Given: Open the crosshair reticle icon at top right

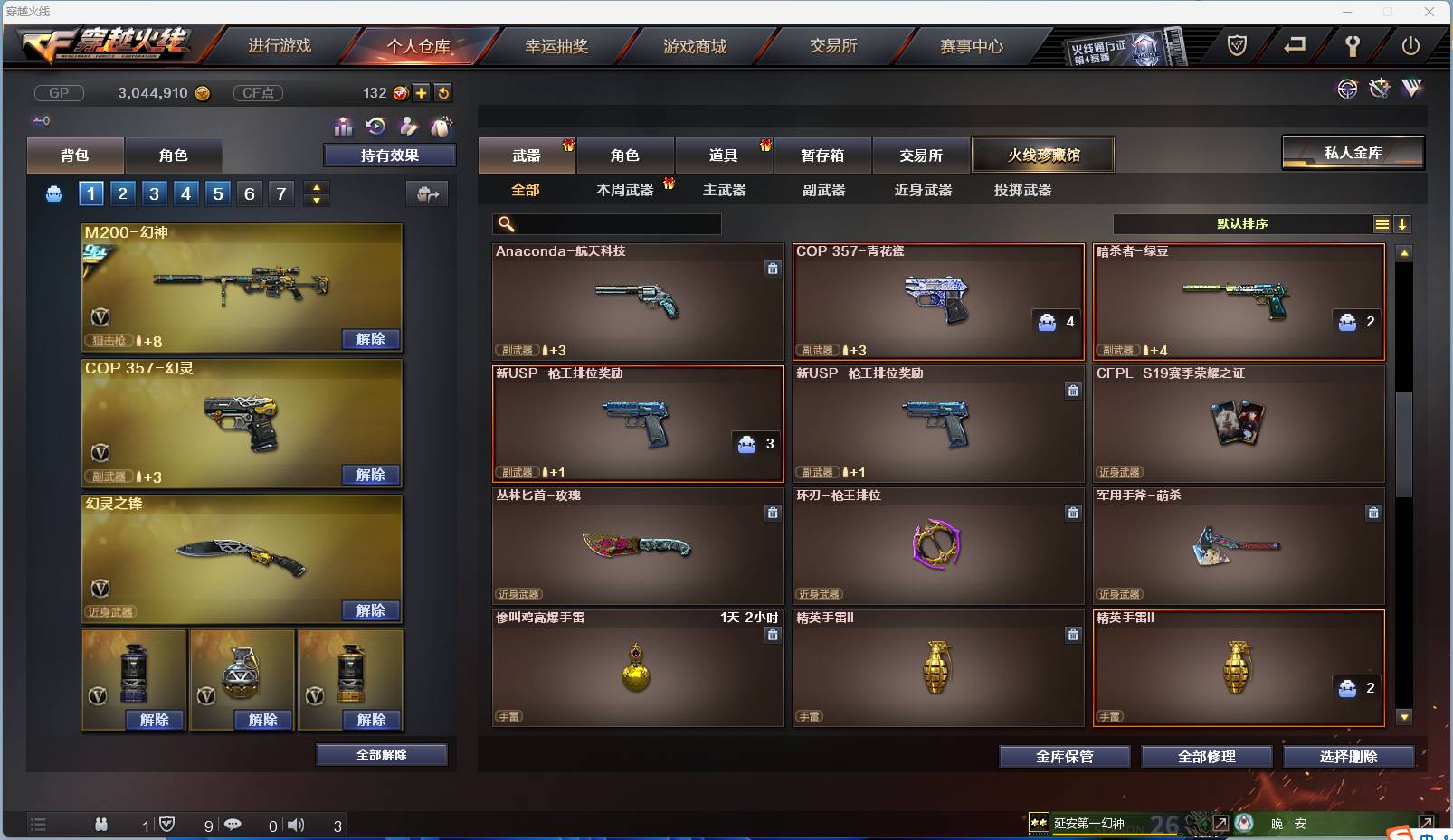Looking at the screenshot, I should click(1348, 89).
